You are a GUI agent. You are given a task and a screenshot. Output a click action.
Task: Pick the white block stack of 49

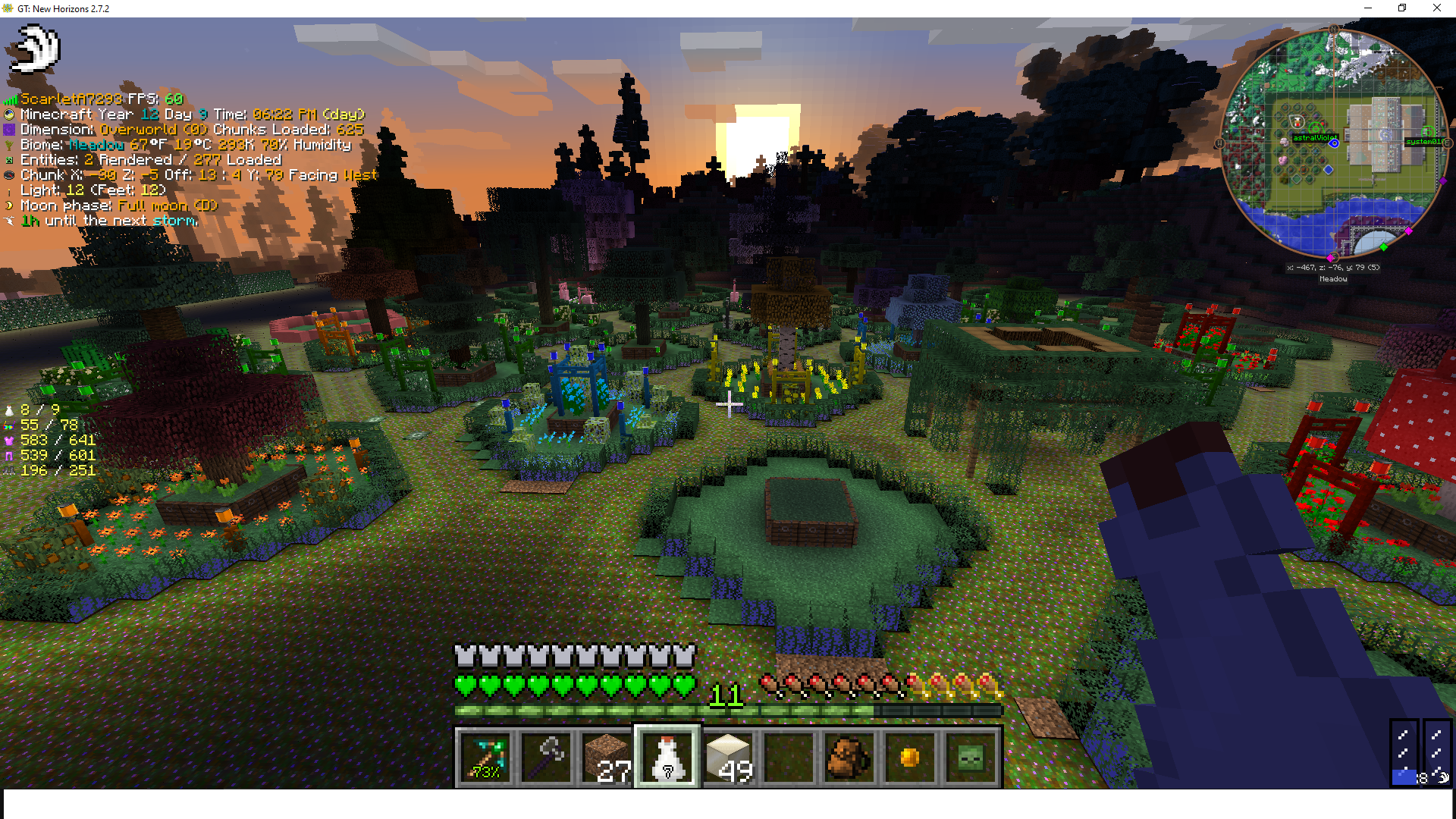click(728, 757)
